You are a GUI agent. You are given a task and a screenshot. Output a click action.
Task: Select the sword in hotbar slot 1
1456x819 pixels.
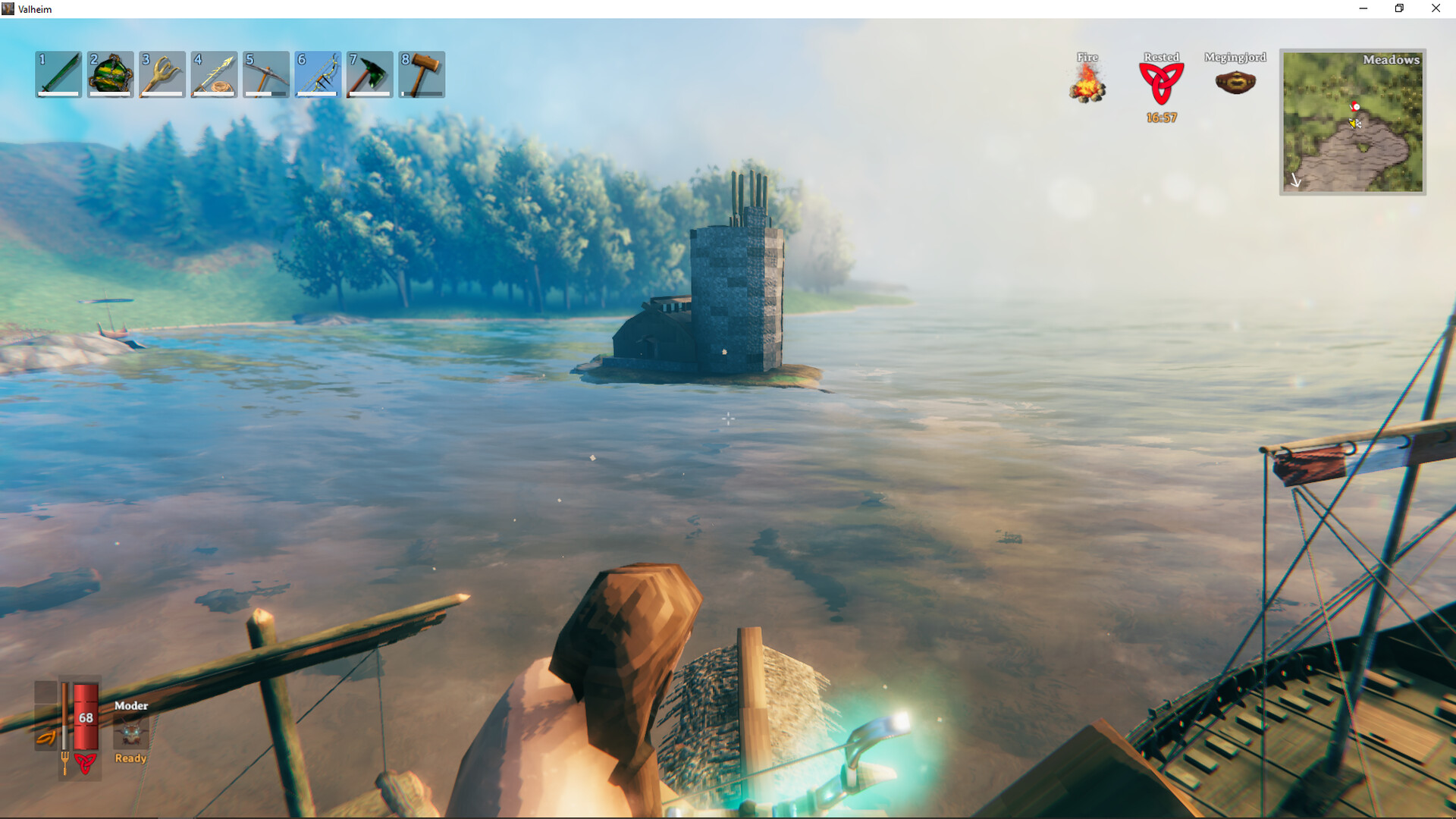(58, 74)
